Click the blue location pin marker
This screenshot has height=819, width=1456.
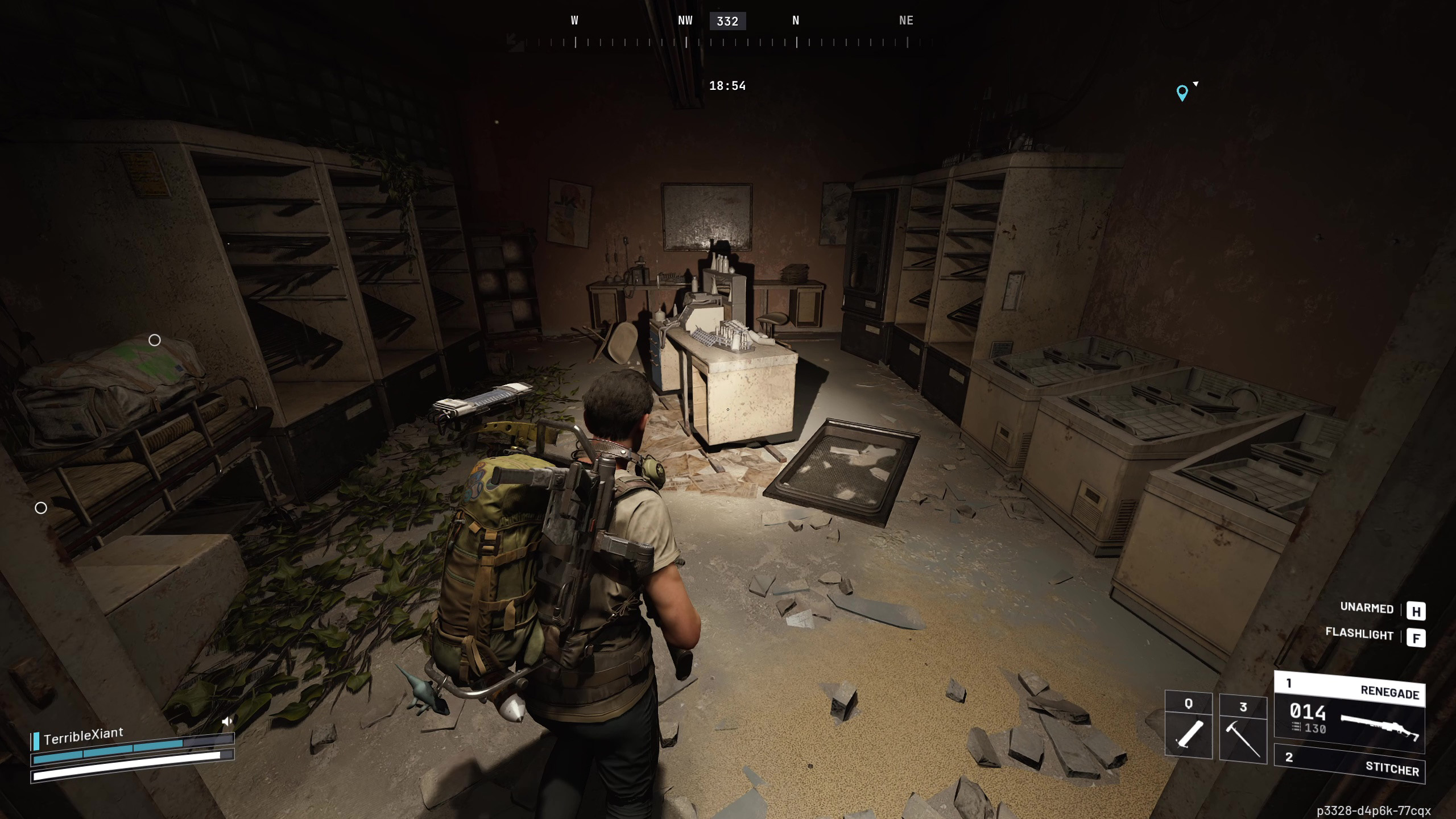point(1182,92)
